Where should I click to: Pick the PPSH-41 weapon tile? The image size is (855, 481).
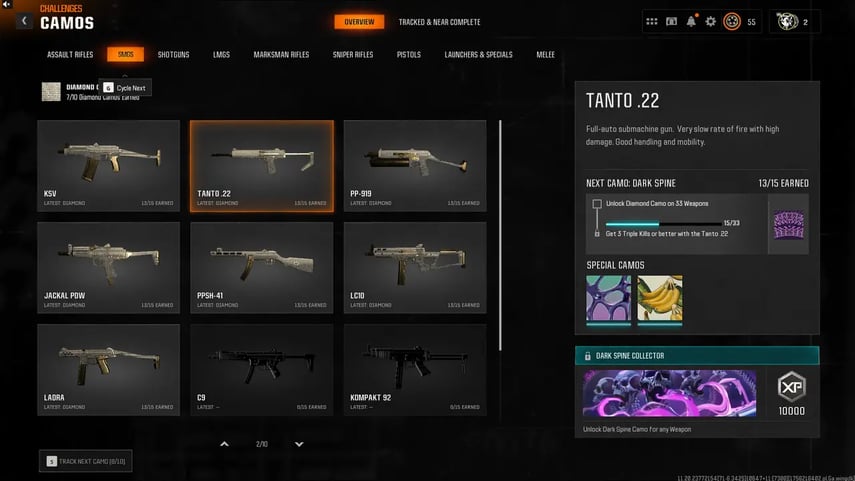coord(262,267)
